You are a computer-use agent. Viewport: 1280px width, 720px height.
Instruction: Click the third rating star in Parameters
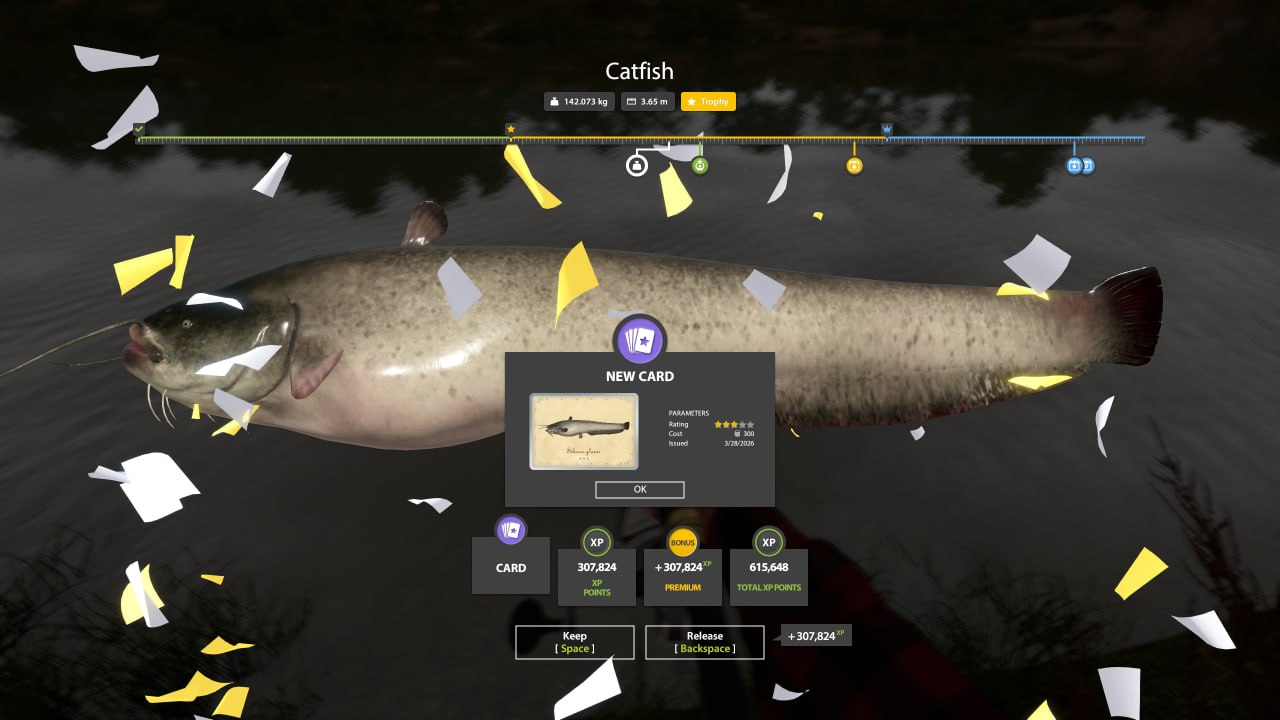734,424
